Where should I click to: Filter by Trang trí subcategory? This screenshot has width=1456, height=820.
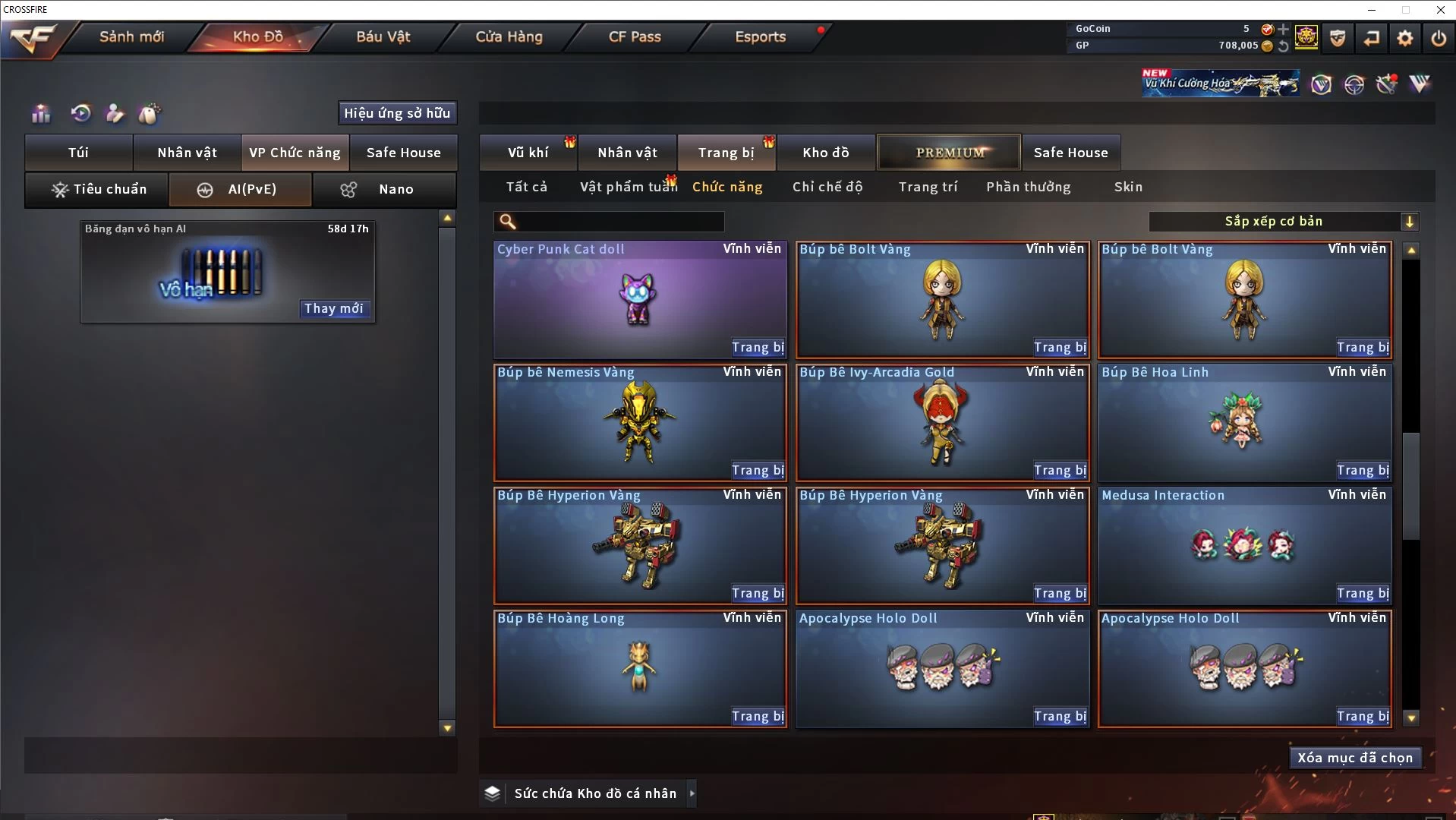(x=928, y=187)
